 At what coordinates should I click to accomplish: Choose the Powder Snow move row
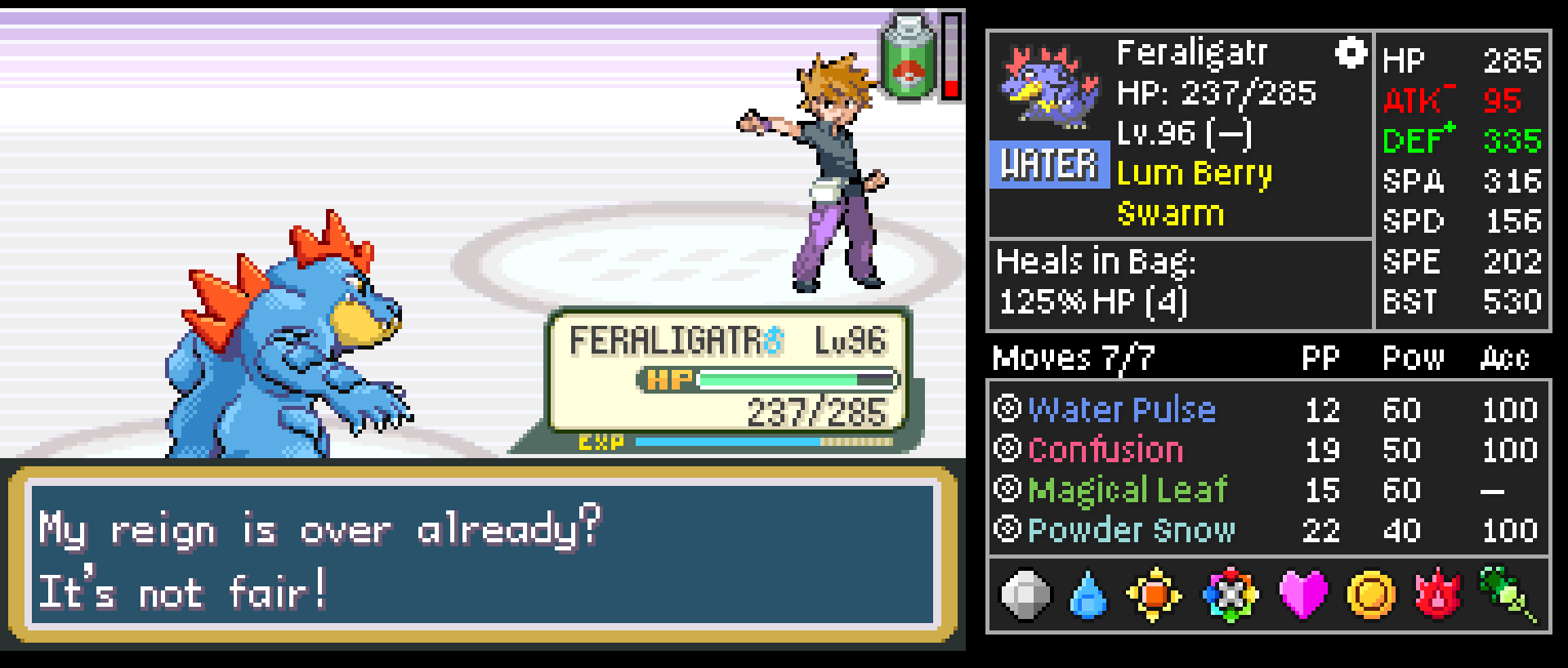click(x=1131, y=531)
